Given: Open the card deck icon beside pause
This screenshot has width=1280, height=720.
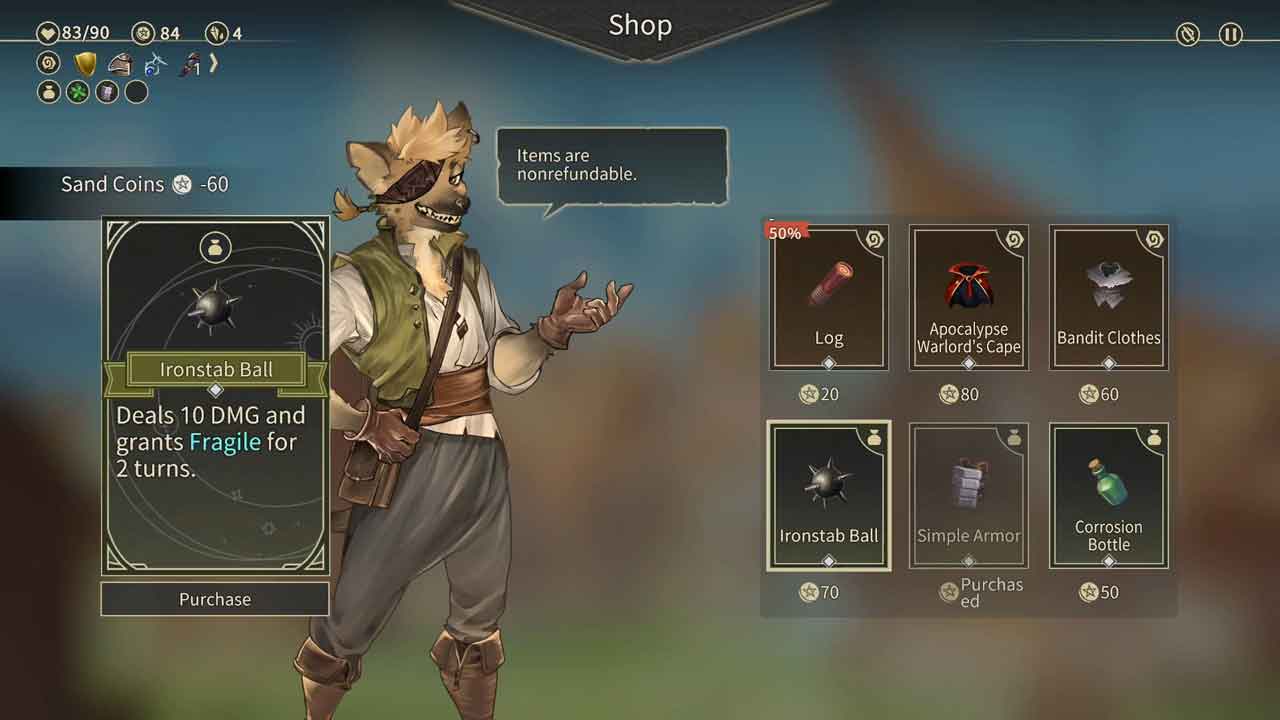Looking at the screenshot, I should 1187,34.
